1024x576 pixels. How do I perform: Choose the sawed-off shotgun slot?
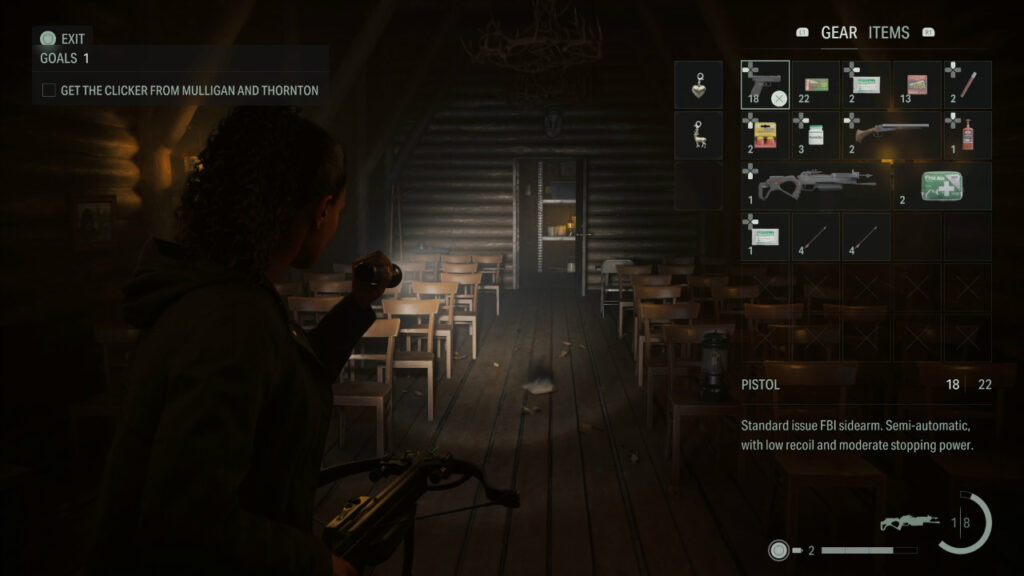click(x=892, y=135)
